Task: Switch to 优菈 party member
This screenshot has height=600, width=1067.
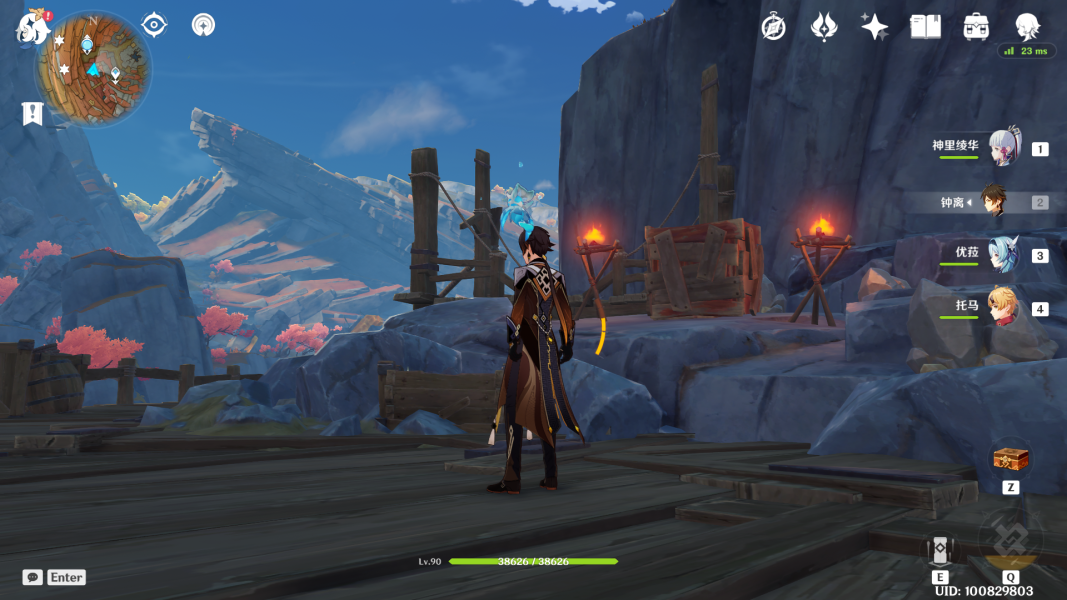Action: 1004,255
